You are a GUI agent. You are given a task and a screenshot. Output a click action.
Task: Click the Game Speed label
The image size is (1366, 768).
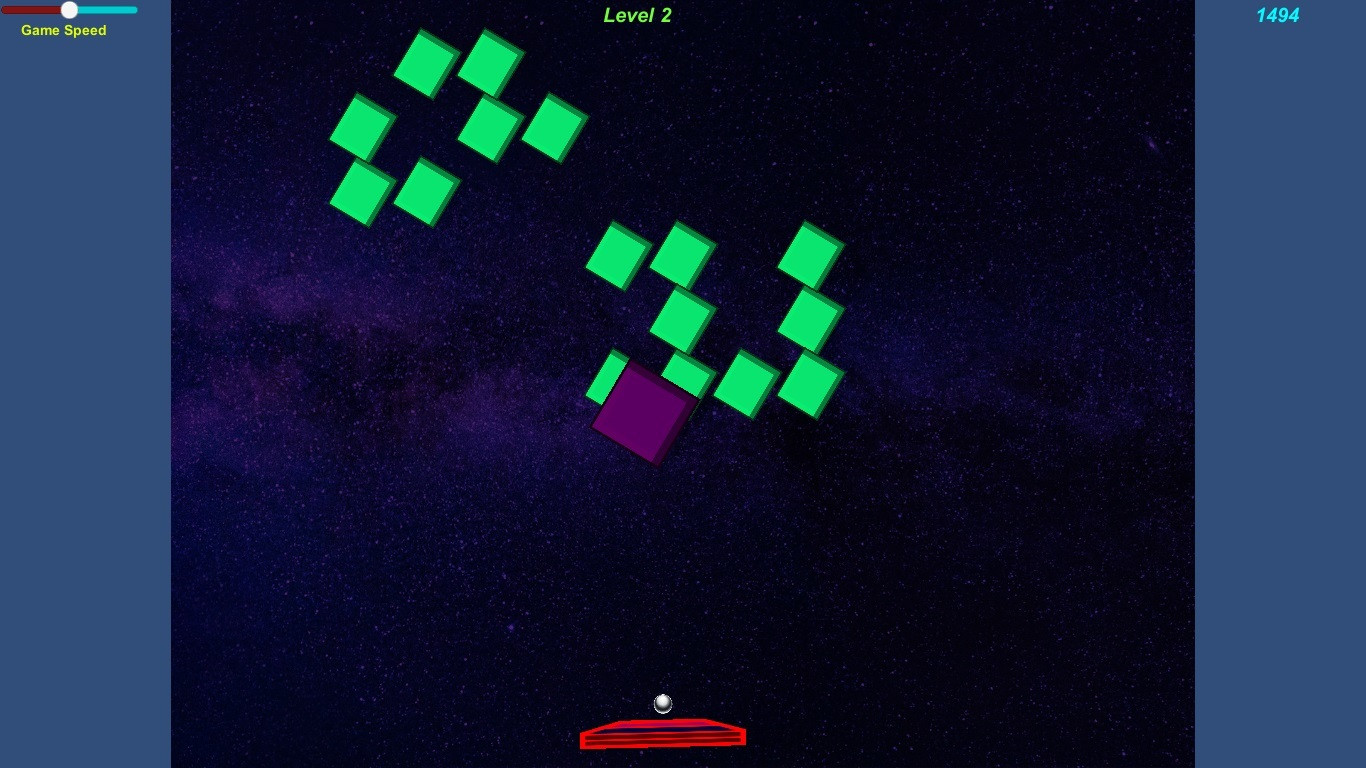63,31
